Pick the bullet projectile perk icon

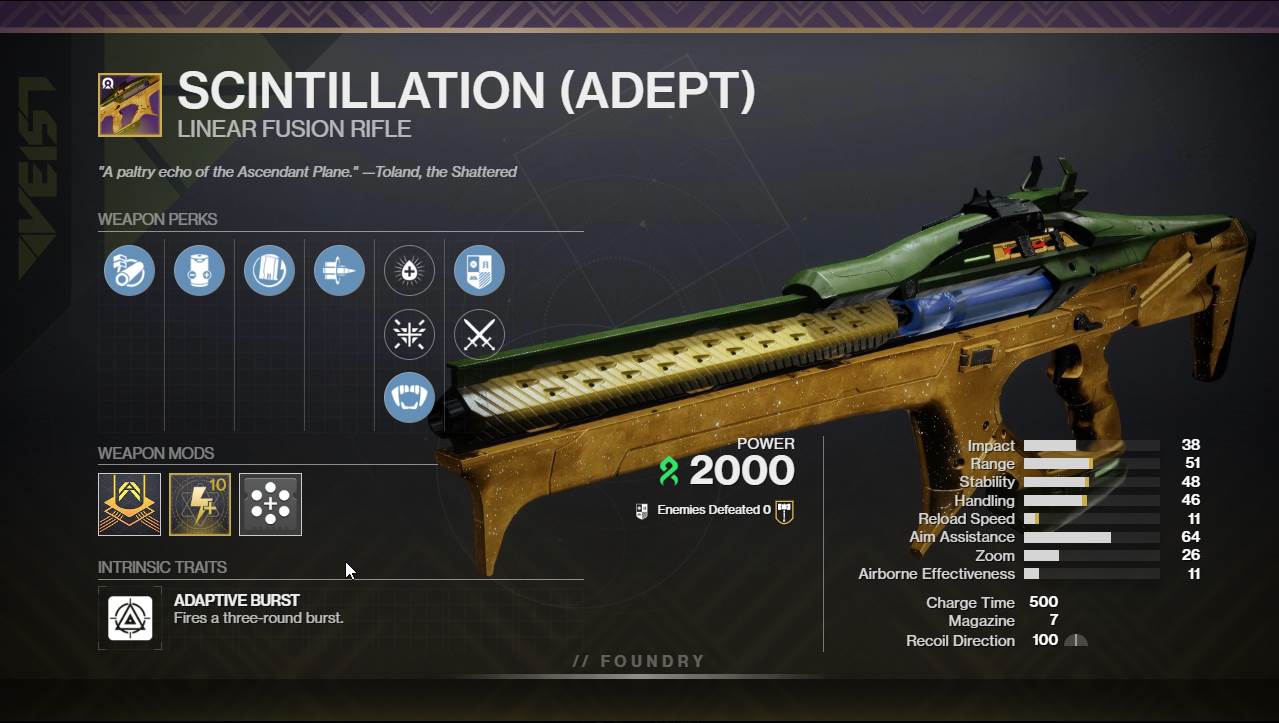[339, 271]
